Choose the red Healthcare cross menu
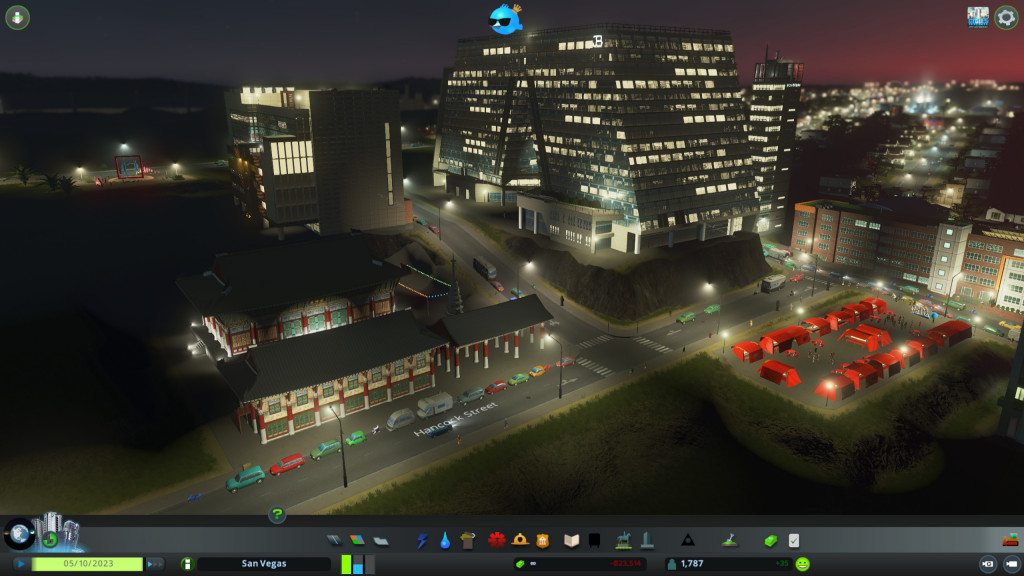This screenshot has width=1024, height=576. point(497,541)
